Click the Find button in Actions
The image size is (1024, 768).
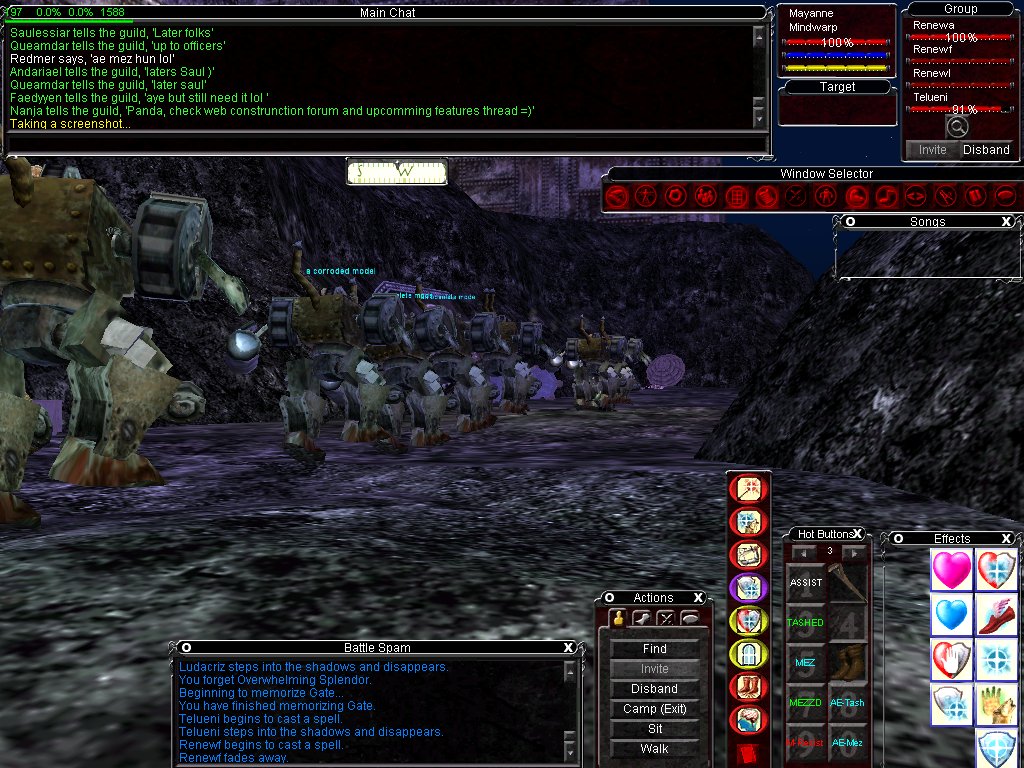pos(655,649)
